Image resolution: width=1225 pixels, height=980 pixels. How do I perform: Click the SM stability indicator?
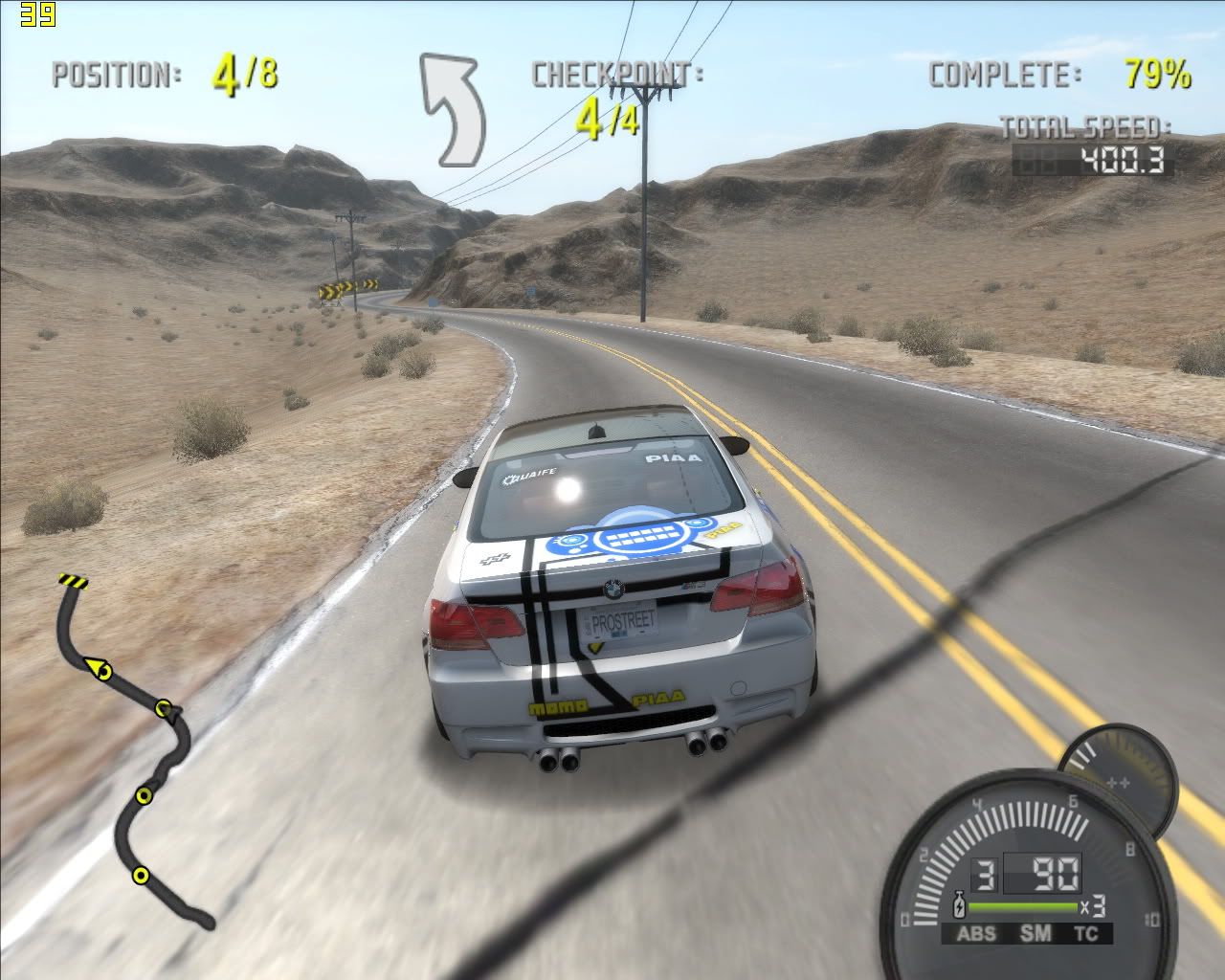click(1035, 934)
